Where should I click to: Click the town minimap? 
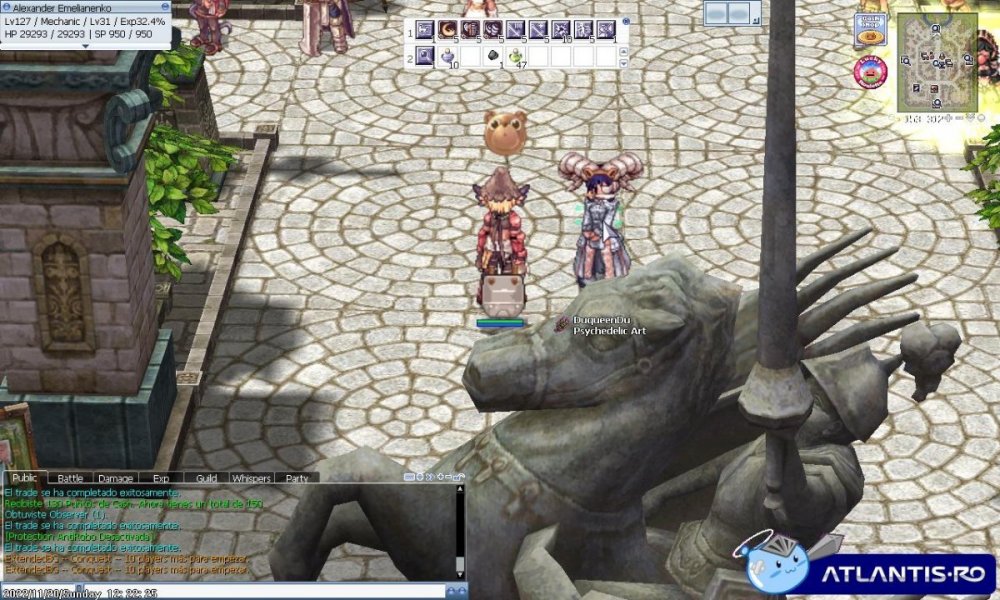[x=936, y=62]
